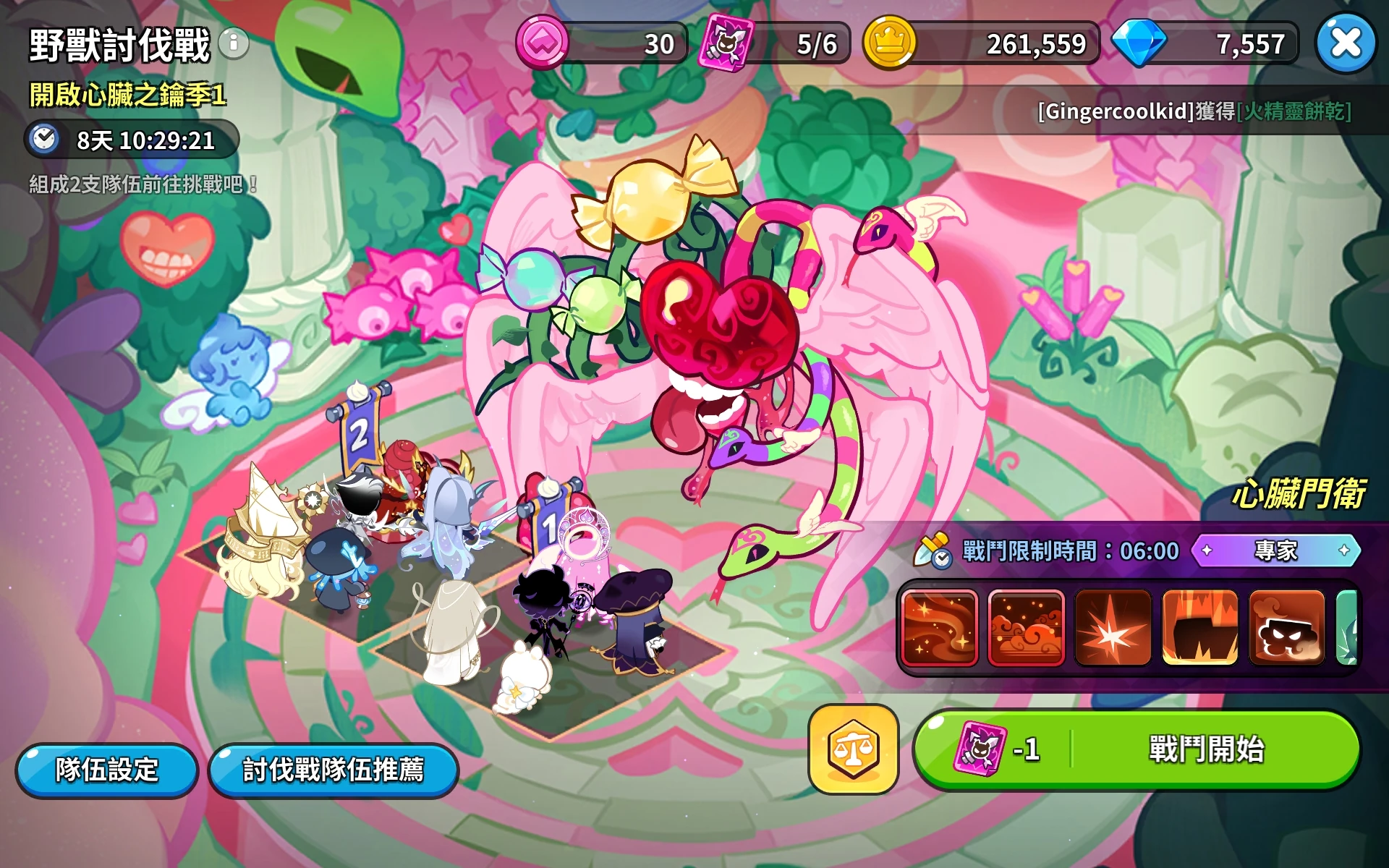Click the Gingercoolkid reward notification message

pos(1192,114)
